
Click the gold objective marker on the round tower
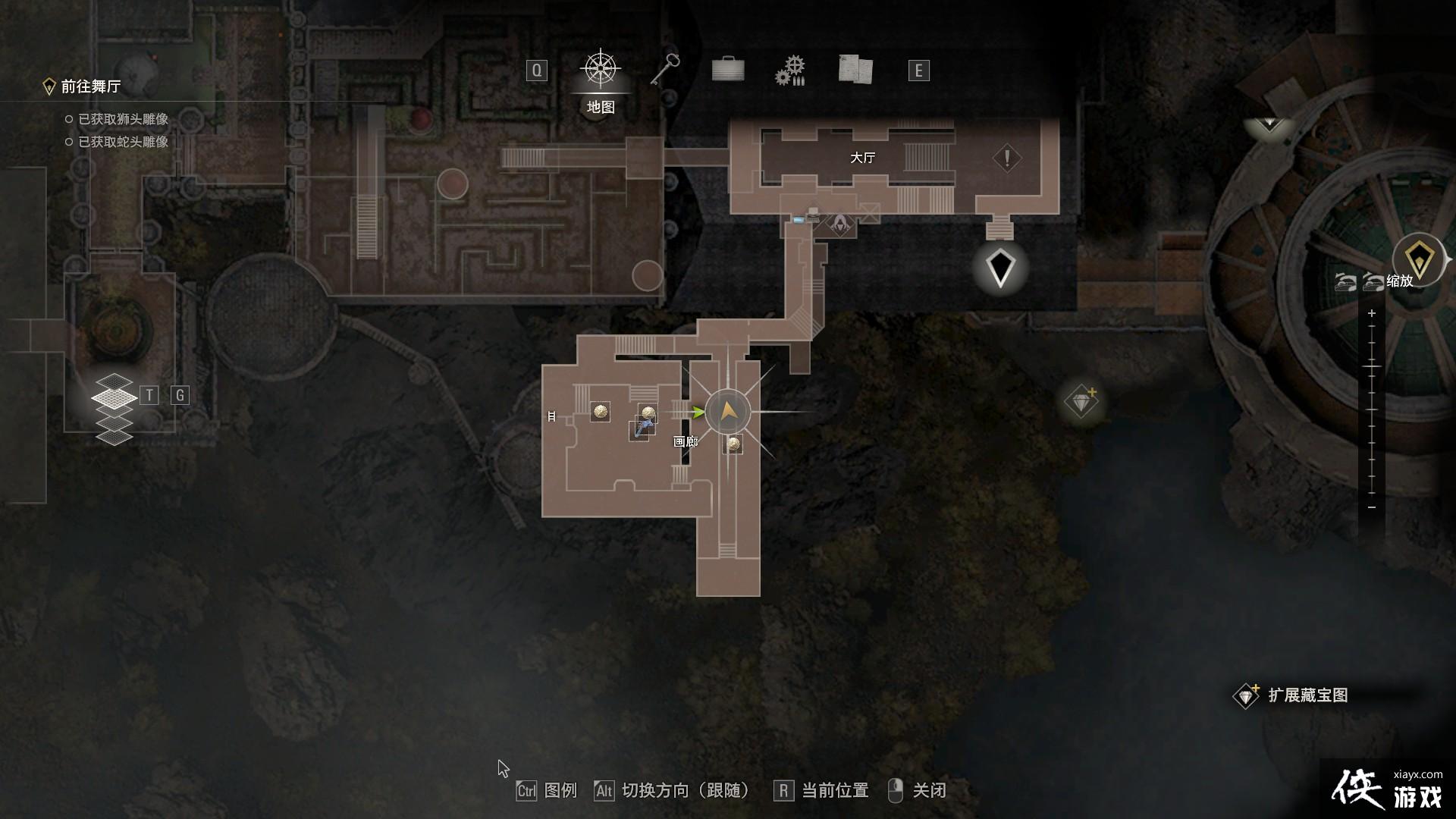tap(1419, 259)
